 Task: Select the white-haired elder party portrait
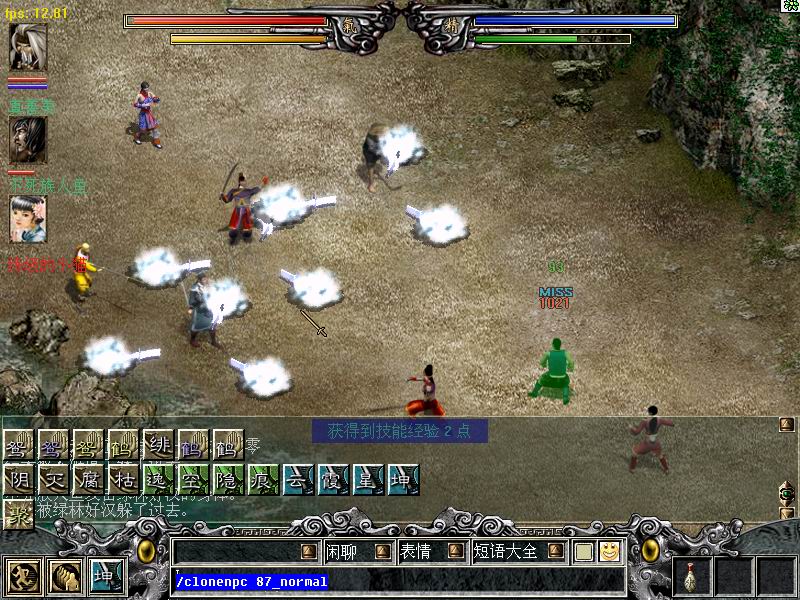point(27,47)
